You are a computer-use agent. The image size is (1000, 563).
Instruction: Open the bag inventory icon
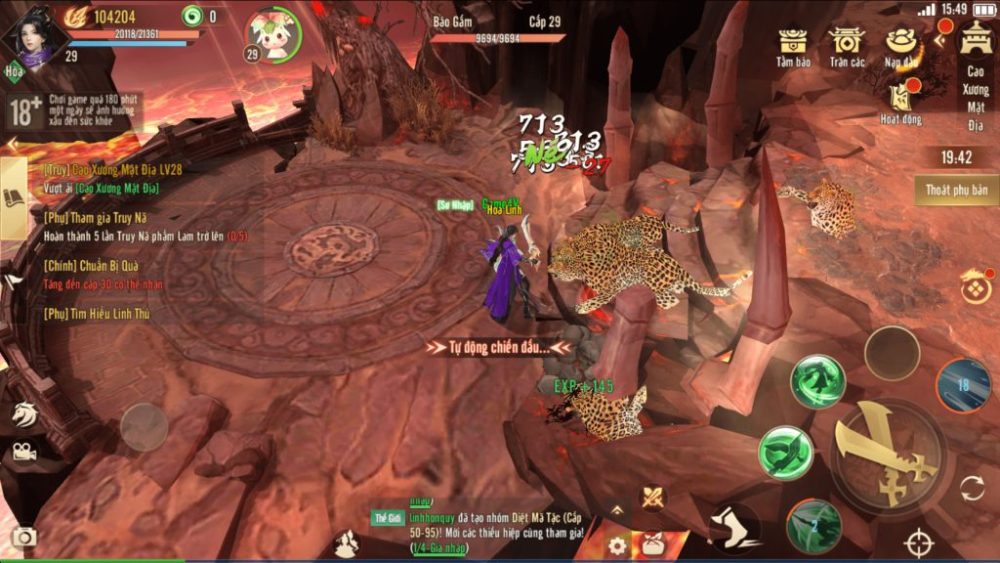tap(654, 545)
